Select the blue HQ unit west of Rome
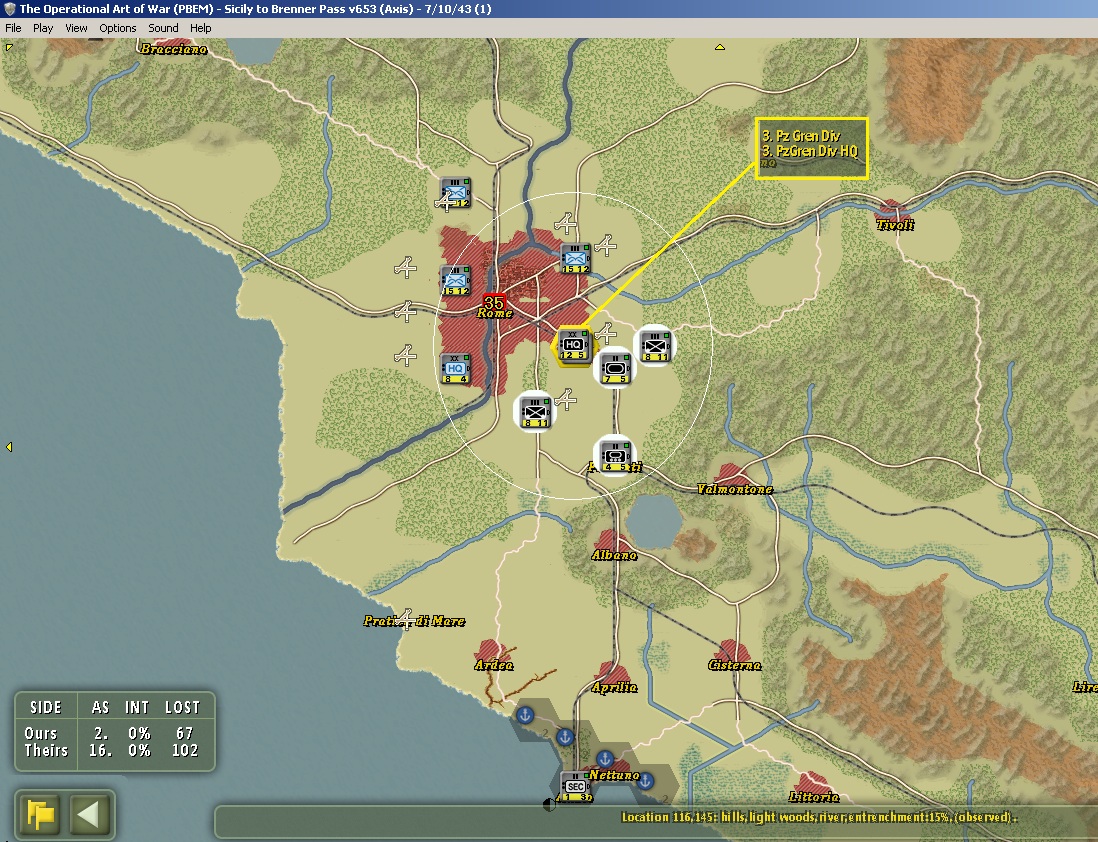The image size is (1098, 842). (455, 369)
